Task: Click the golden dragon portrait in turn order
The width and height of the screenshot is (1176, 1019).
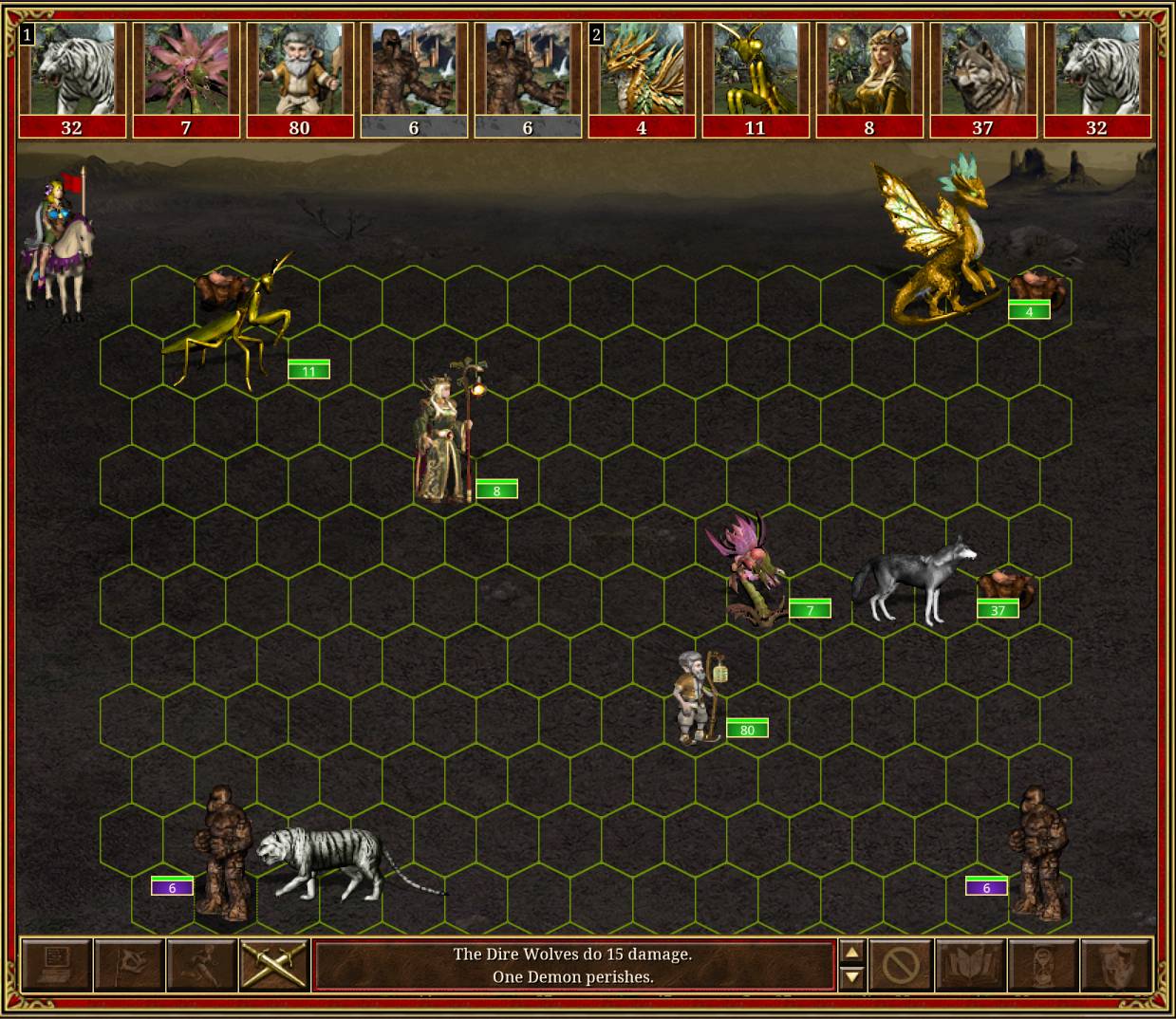Action: point(642,71)
